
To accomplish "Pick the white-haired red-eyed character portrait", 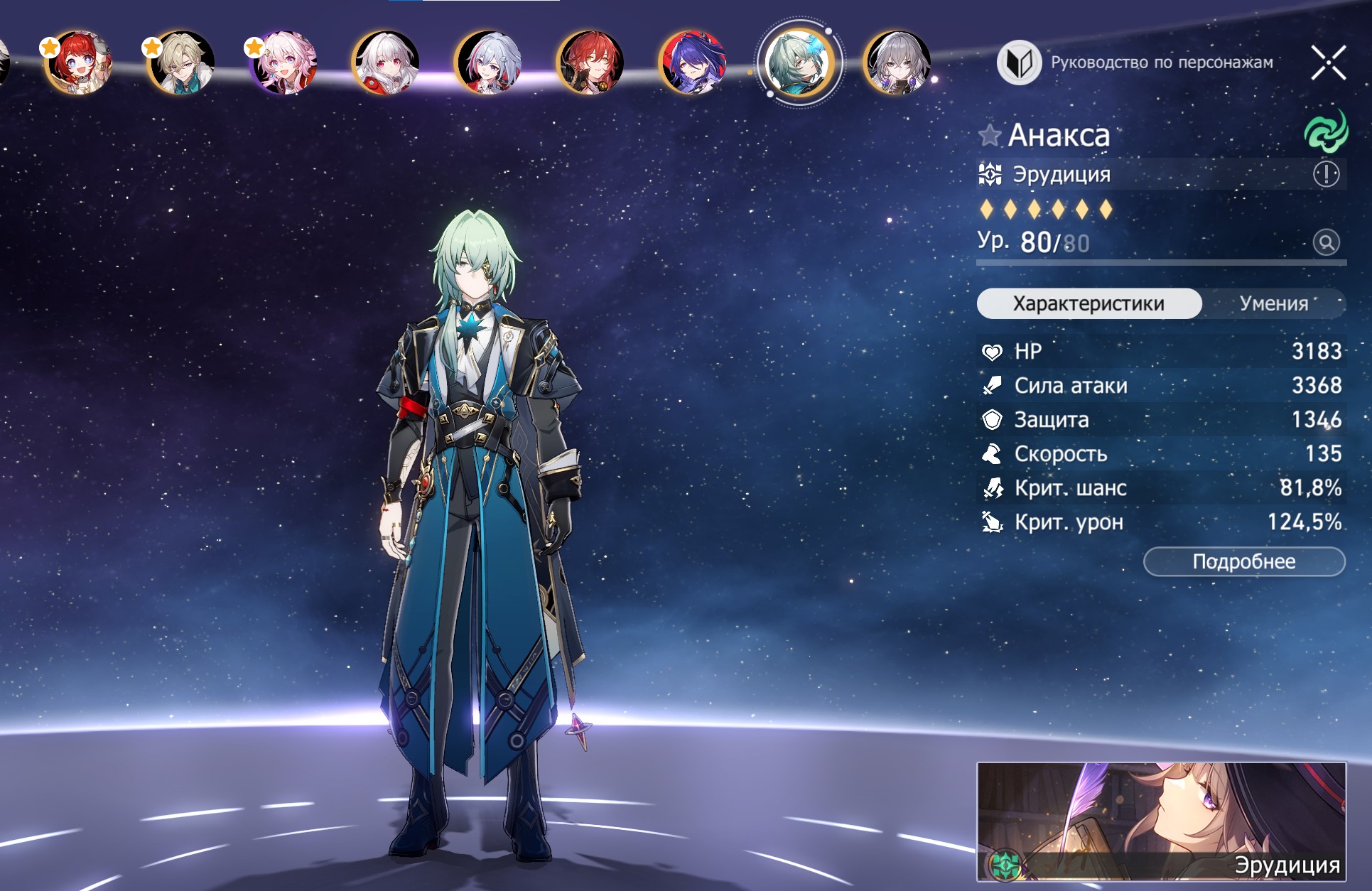I will click(x=385, y=63).
